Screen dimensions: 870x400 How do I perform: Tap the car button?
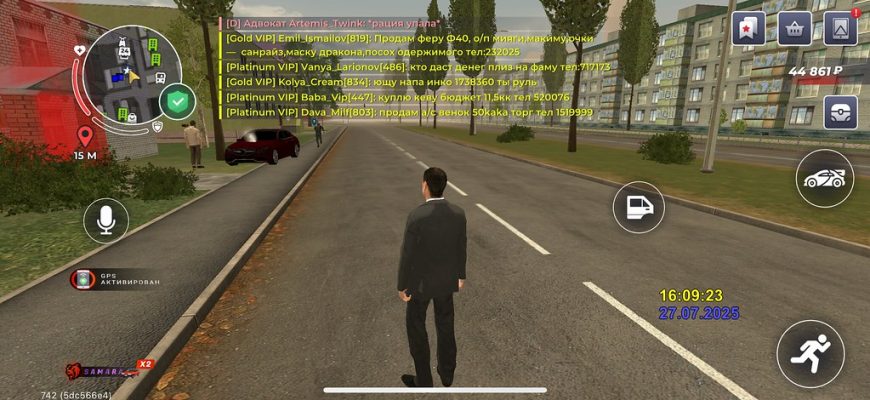coord(825,179)
